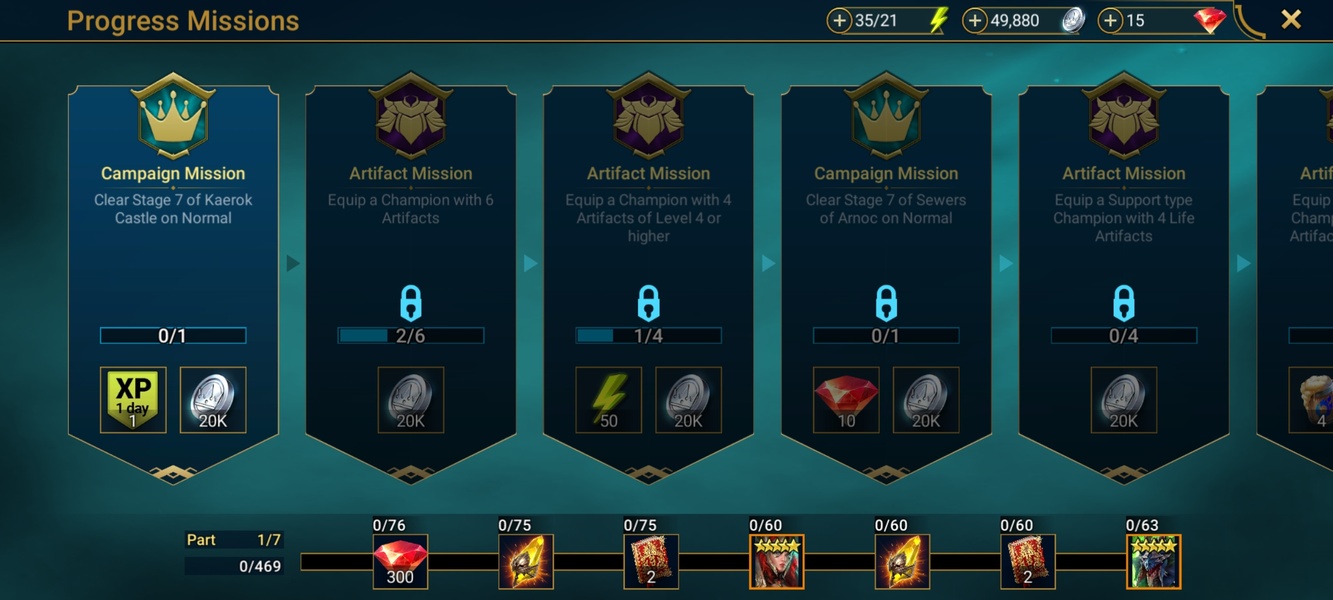Viewport: 1333px width, 600px height.
Task: View the 1 day XP boost reward
Action: pyautogui.click(x=133, y=400)
